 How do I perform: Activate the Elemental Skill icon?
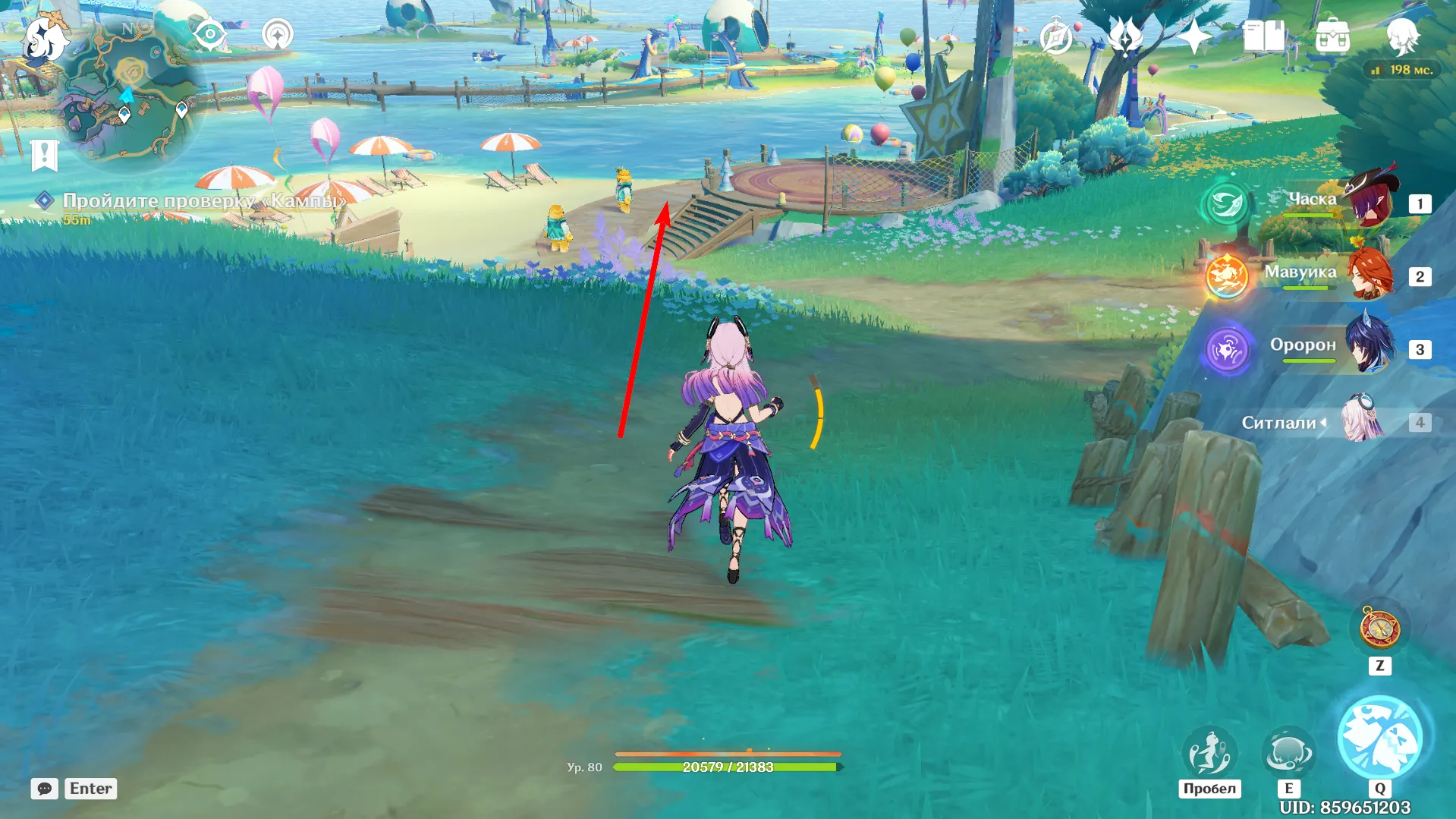pyautogui.click(x=1288, y=753)
